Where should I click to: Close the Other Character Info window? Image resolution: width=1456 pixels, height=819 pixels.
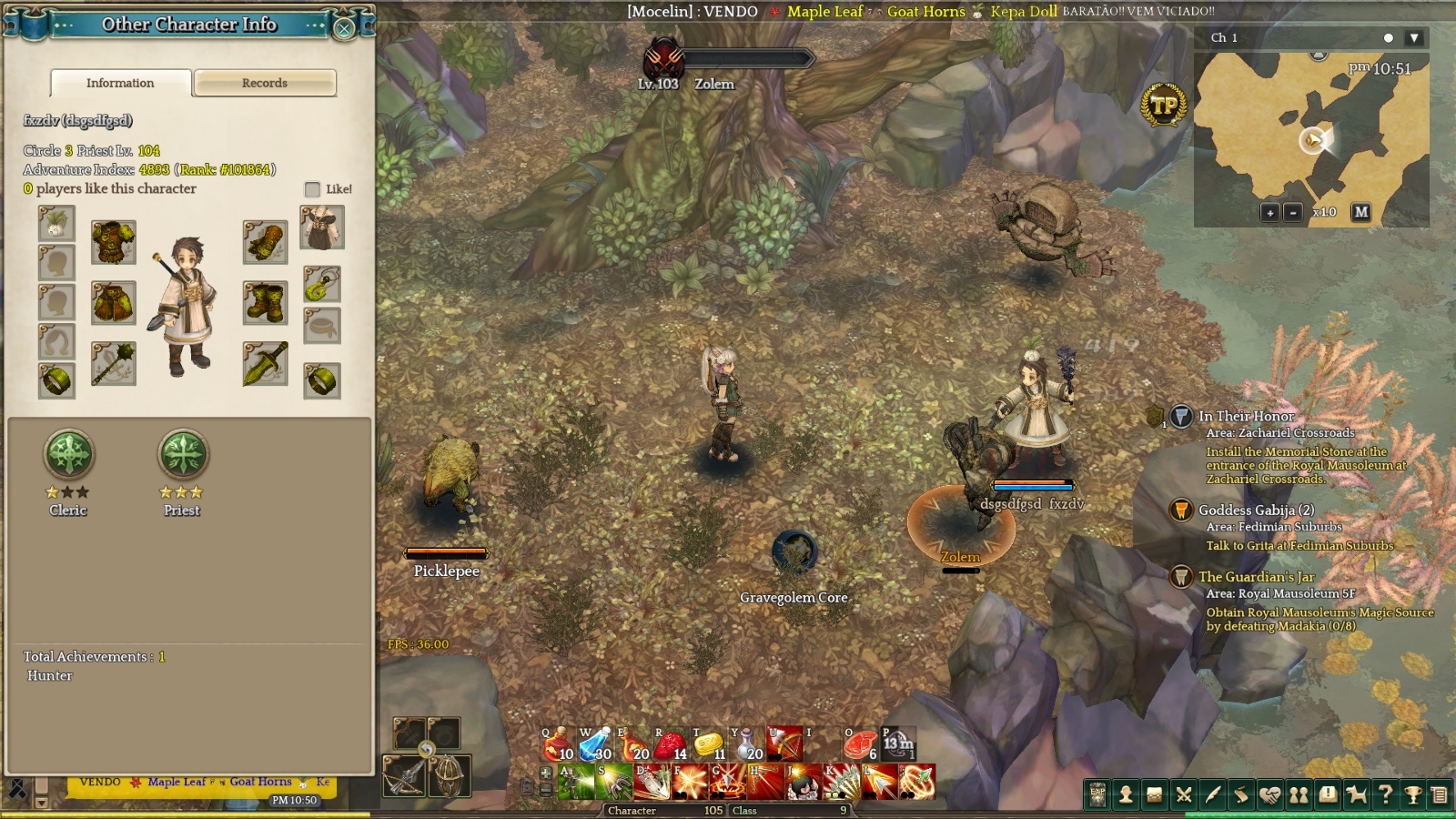tap(344, 28)
